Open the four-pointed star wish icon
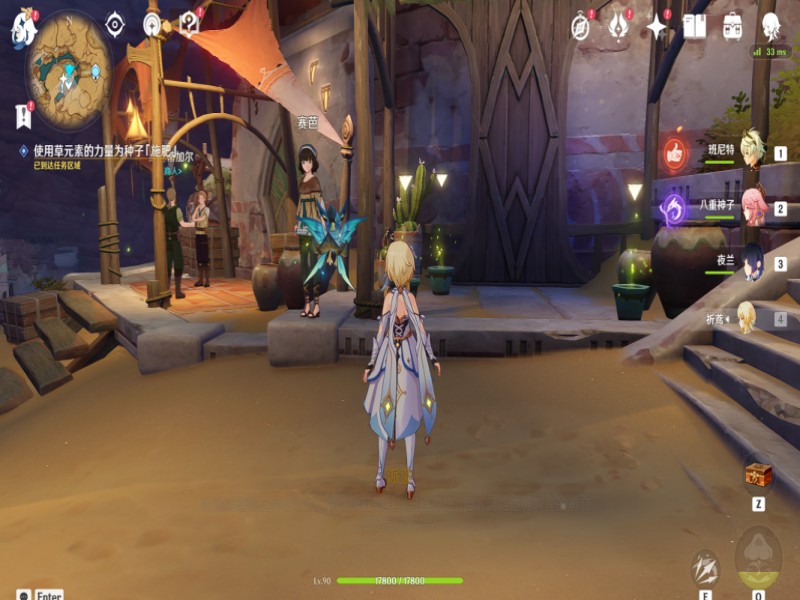Image resolution: width=800 pixels, height=600 pixels. pos(657,26)
